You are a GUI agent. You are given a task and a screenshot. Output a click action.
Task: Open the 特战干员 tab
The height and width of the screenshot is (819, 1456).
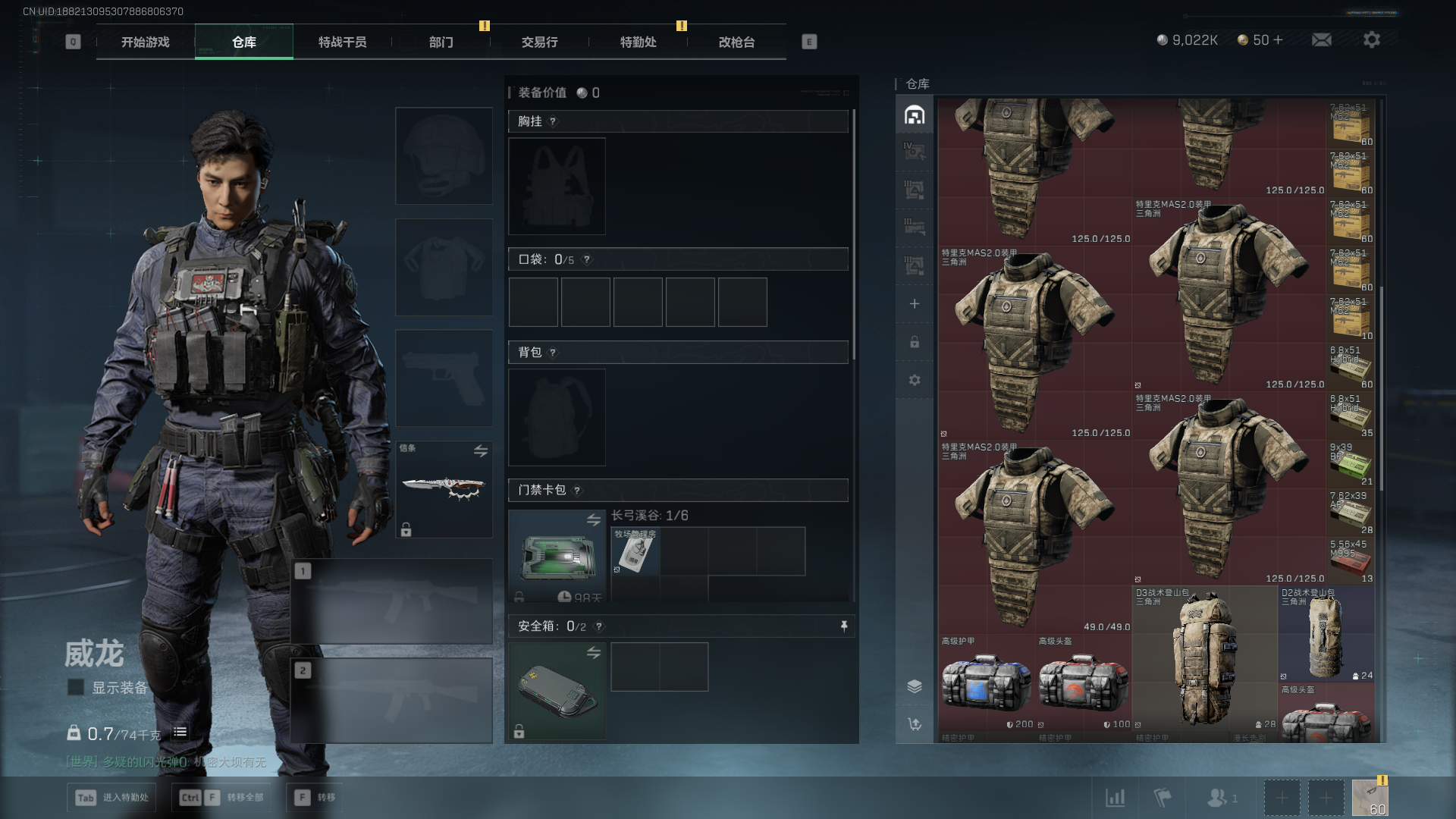tap(342, 42)
